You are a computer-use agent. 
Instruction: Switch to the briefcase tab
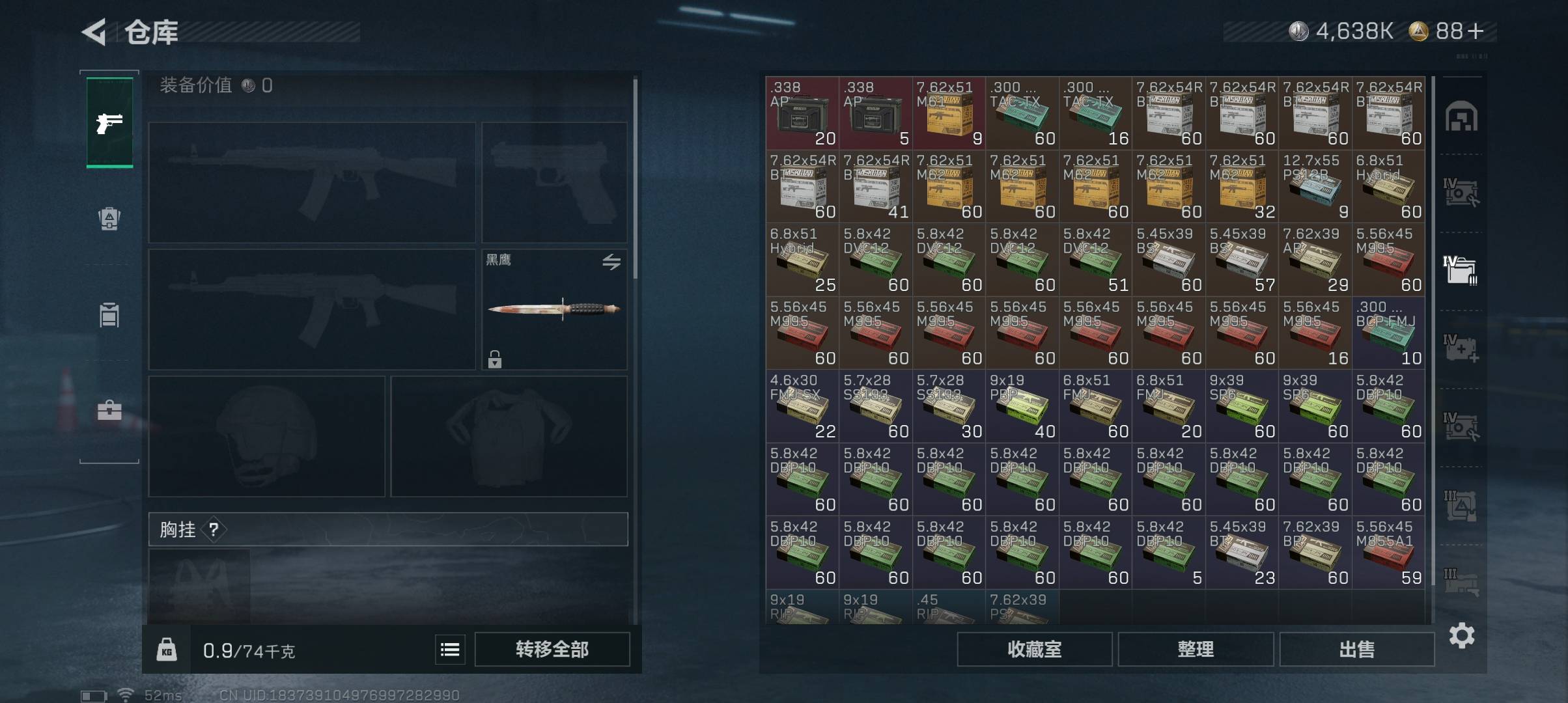pyautogui.click(x=109, y=411)
